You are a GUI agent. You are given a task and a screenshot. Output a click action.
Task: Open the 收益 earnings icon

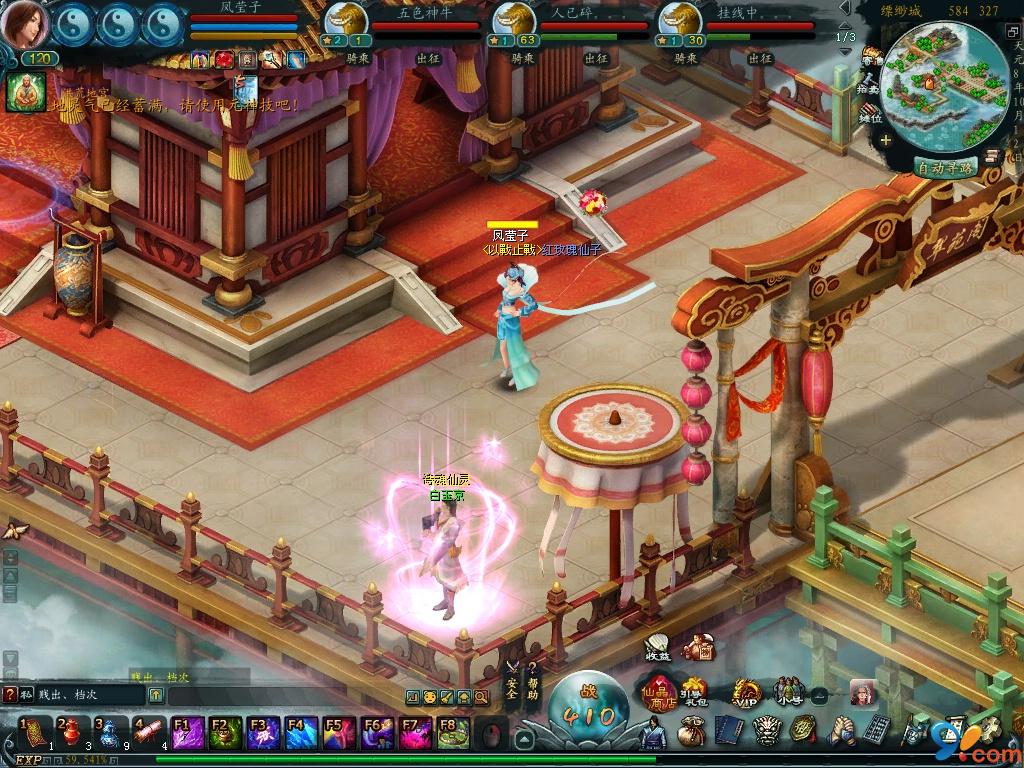click(657, 648)
